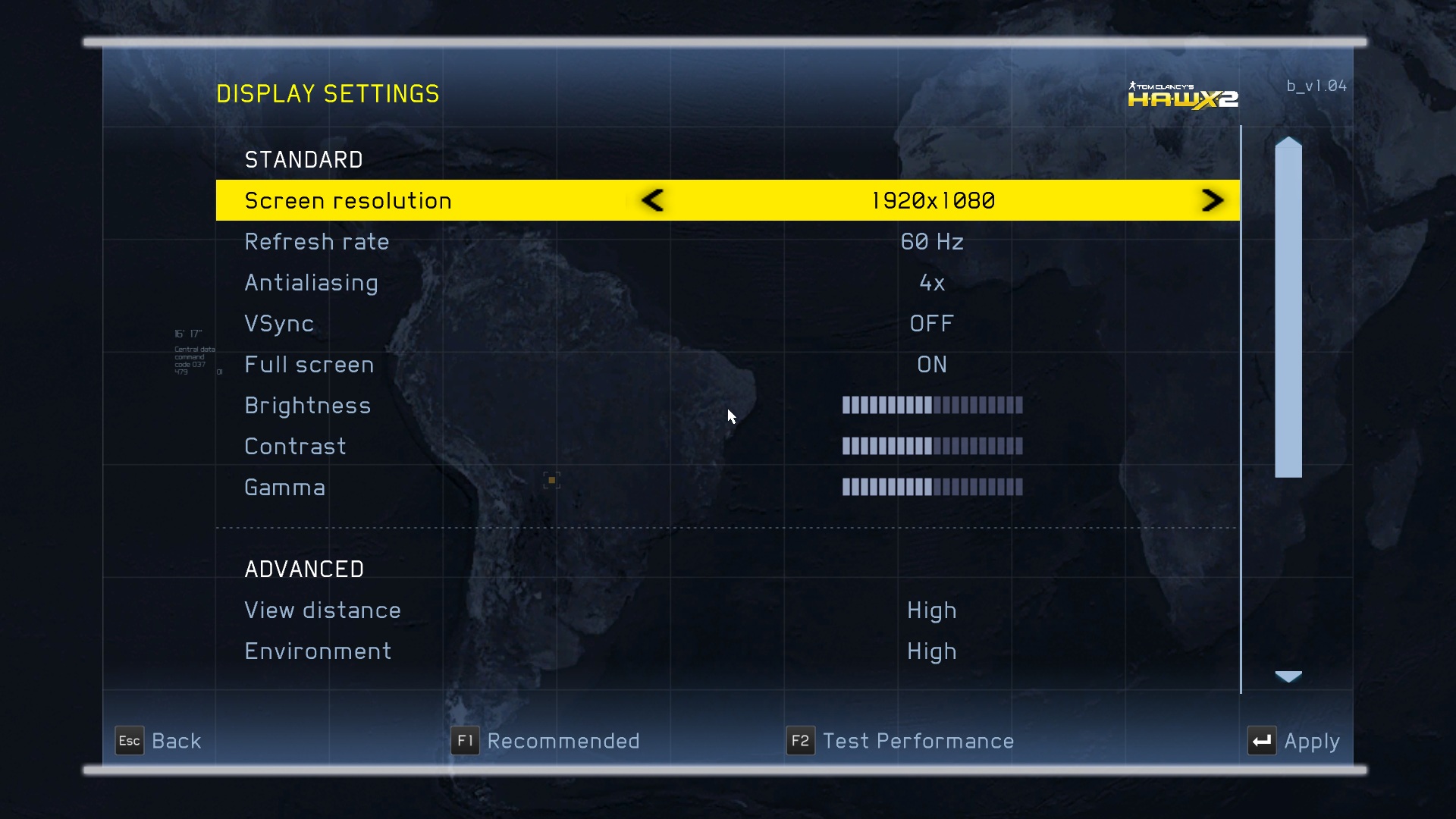Click the left arrow beside 1920x1080
The height and width of the screenshot is (819, 1456).
(652, 200)
